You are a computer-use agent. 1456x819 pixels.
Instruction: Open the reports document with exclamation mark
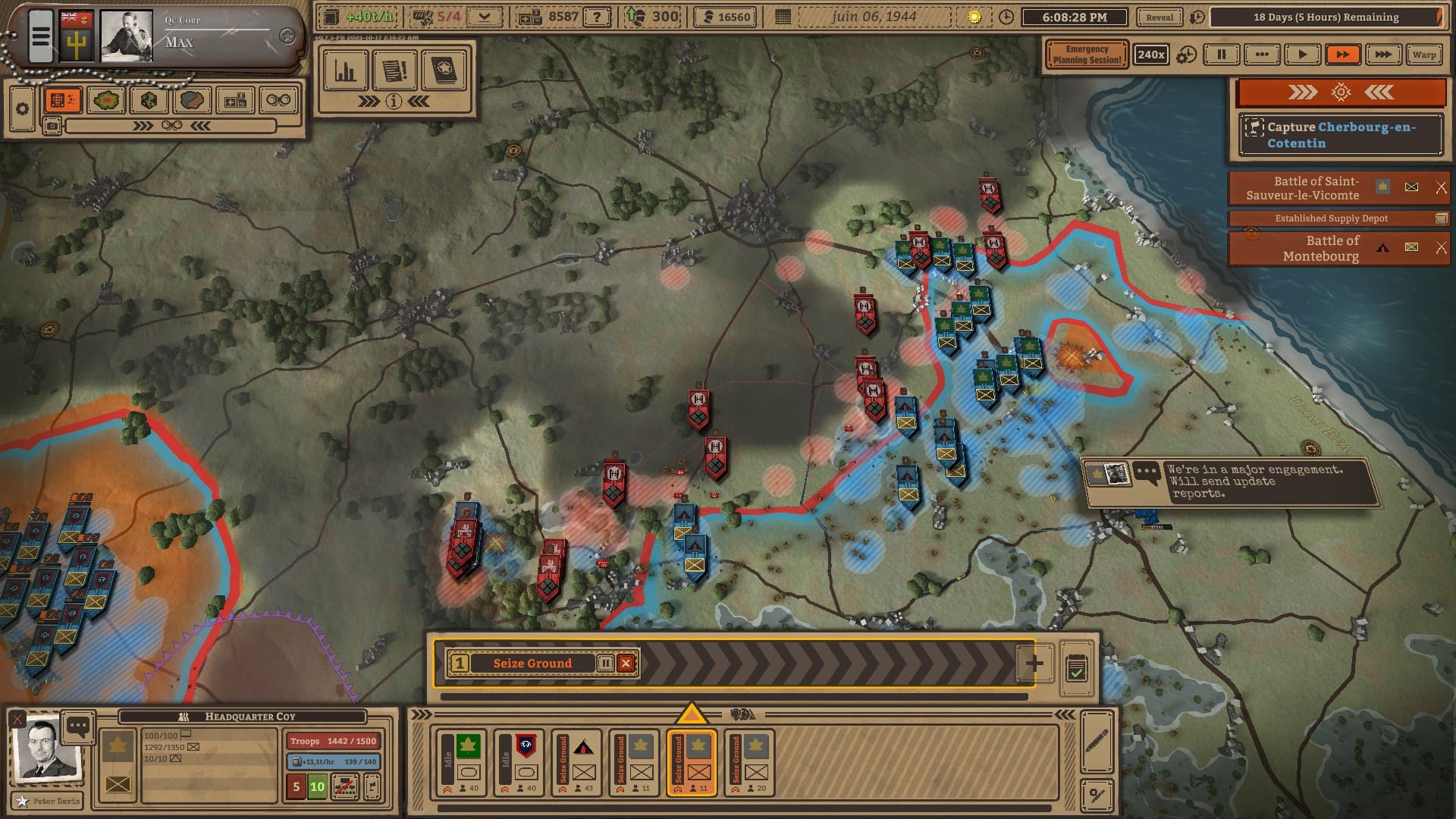394,71
